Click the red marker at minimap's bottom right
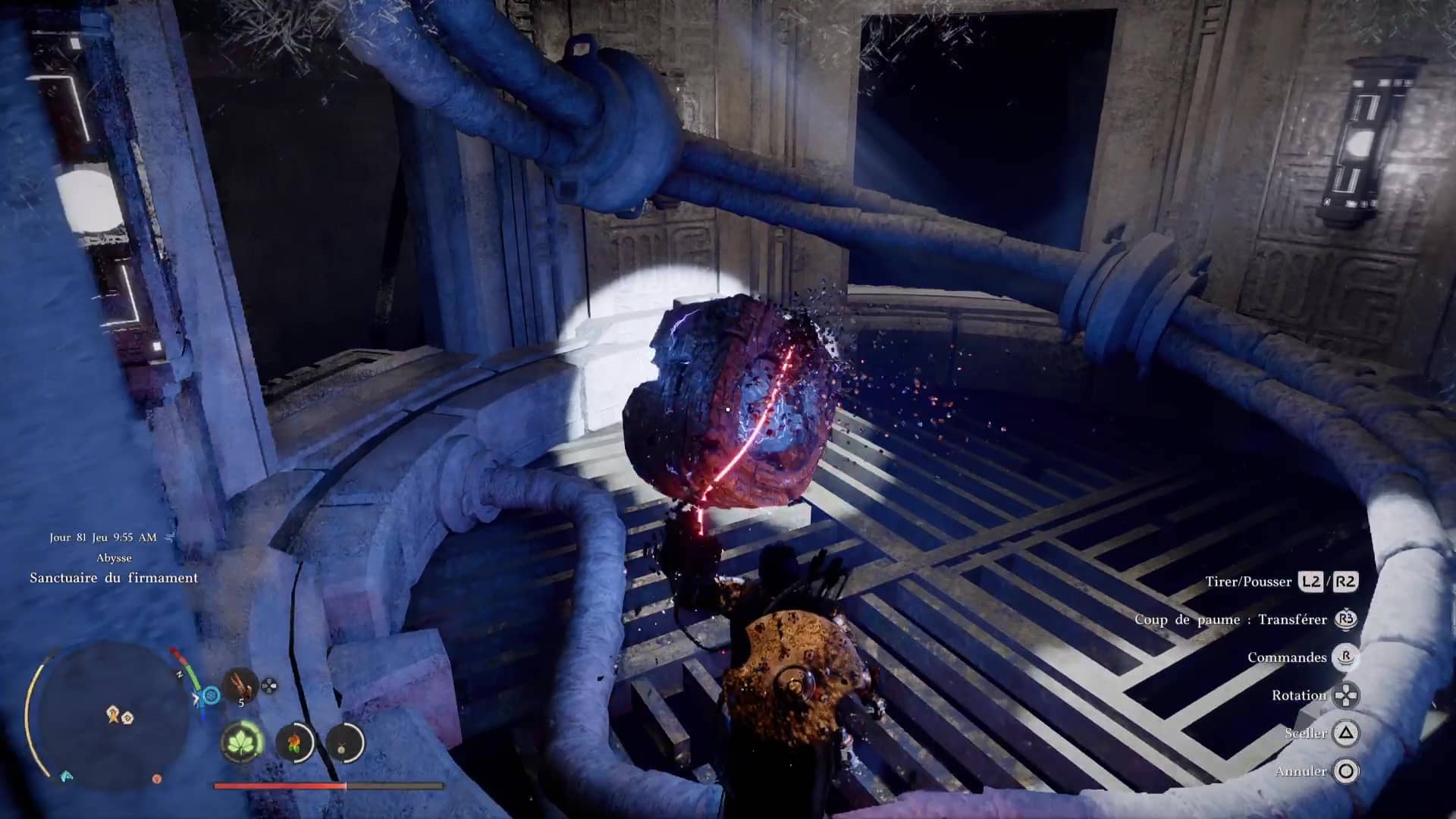Screen dimensions: 1456x819 157,778
